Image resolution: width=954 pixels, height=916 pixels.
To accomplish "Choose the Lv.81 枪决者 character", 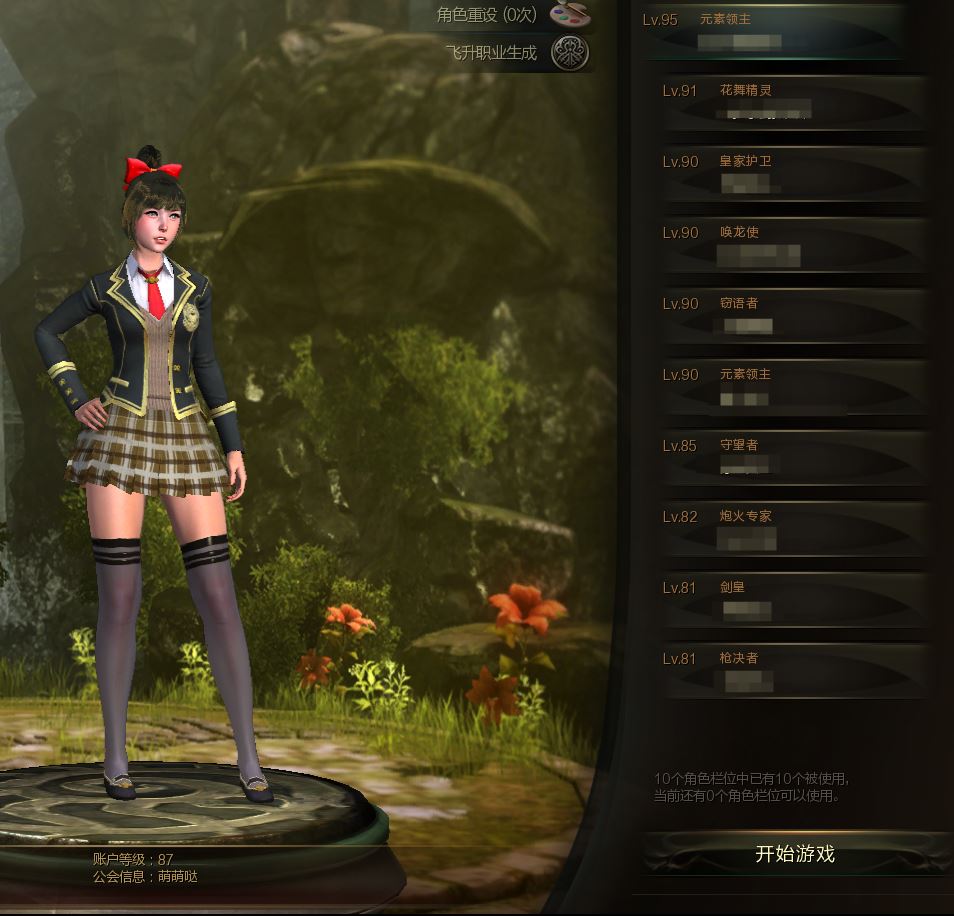I will click(x=795, y=670).
